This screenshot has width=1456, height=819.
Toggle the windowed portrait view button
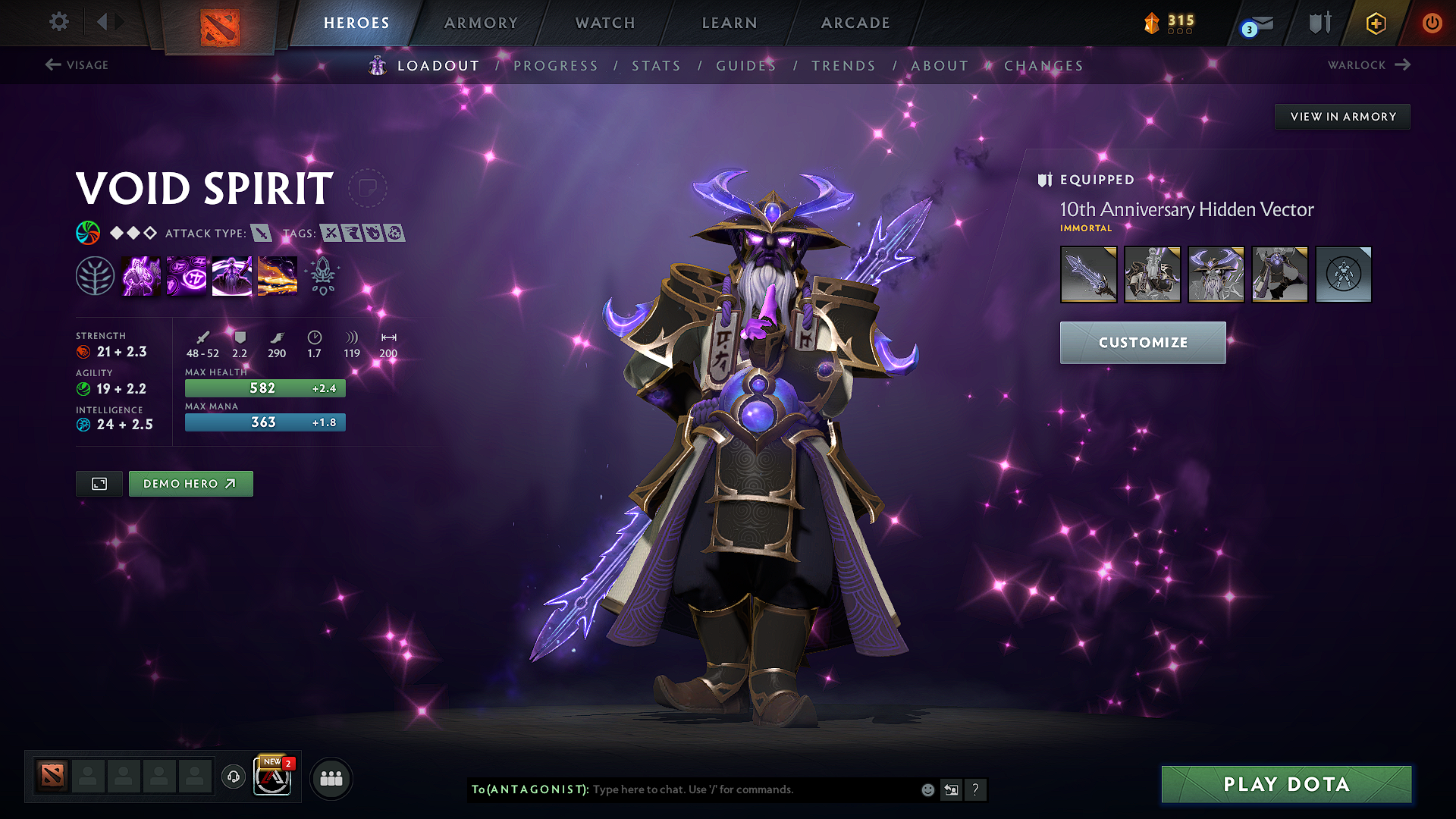99,483
